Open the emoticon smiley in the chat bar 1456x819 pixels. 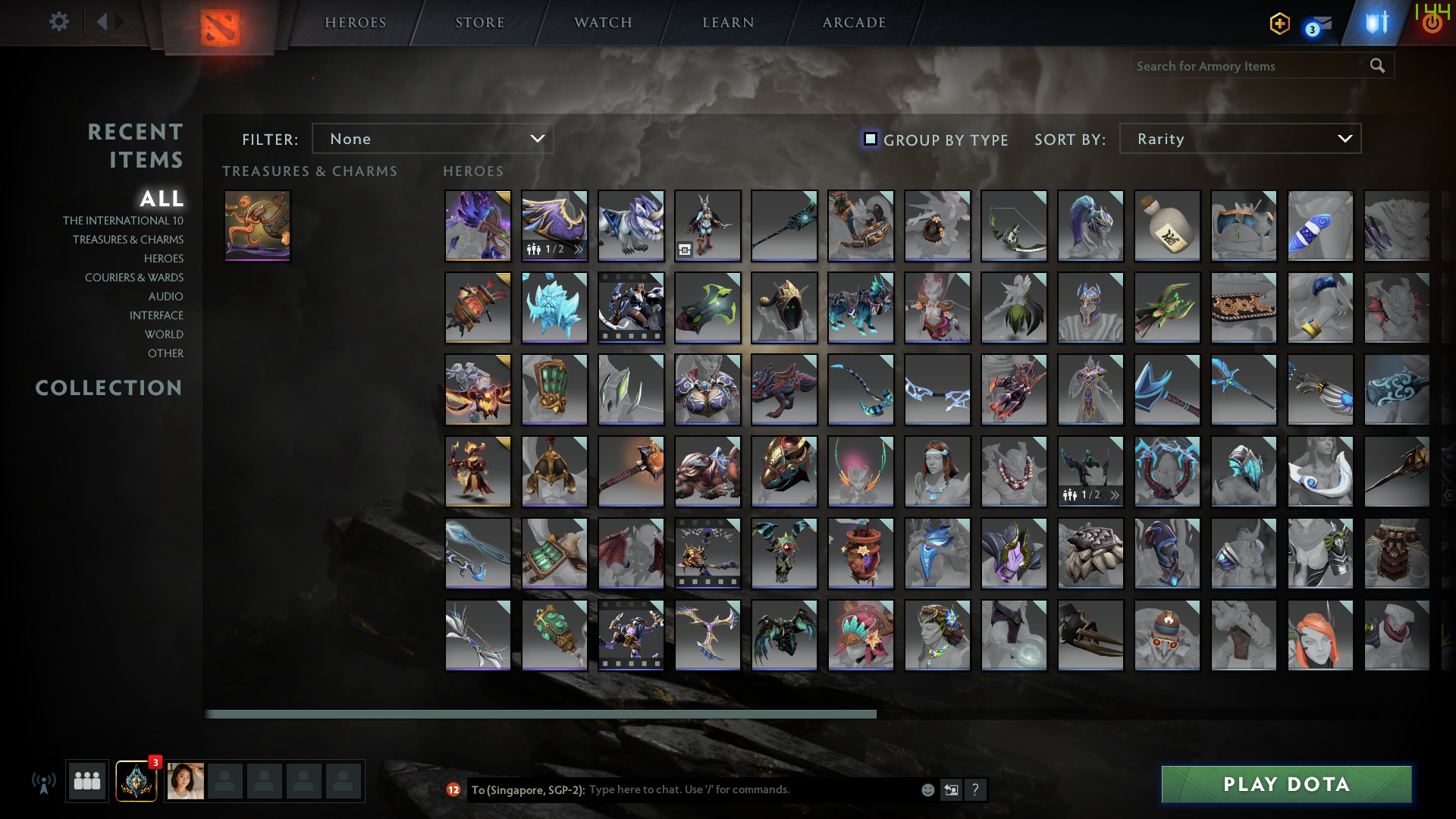coord(927,789)
